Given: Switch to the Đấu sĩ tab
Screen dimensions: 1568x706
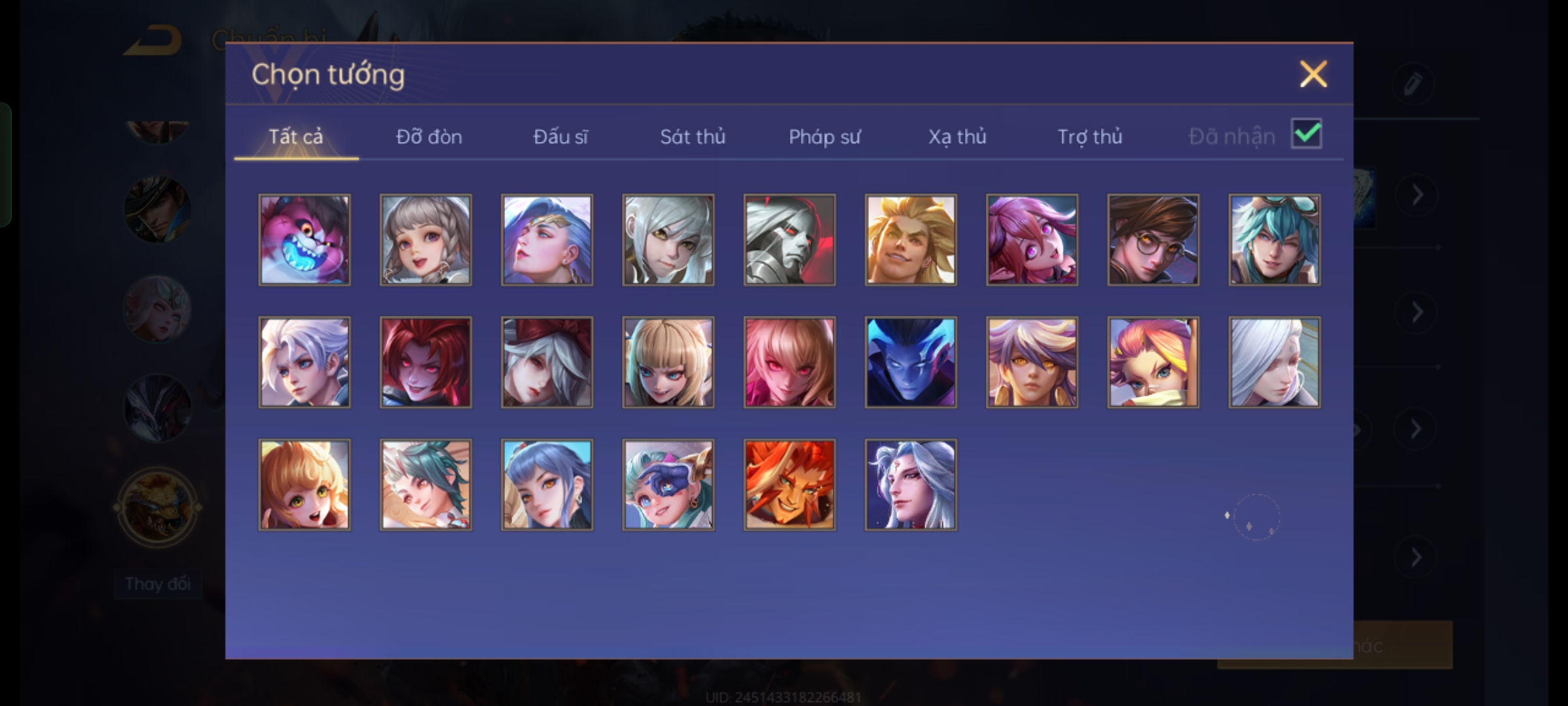Looking at the screenshot, I should point(560,137).
